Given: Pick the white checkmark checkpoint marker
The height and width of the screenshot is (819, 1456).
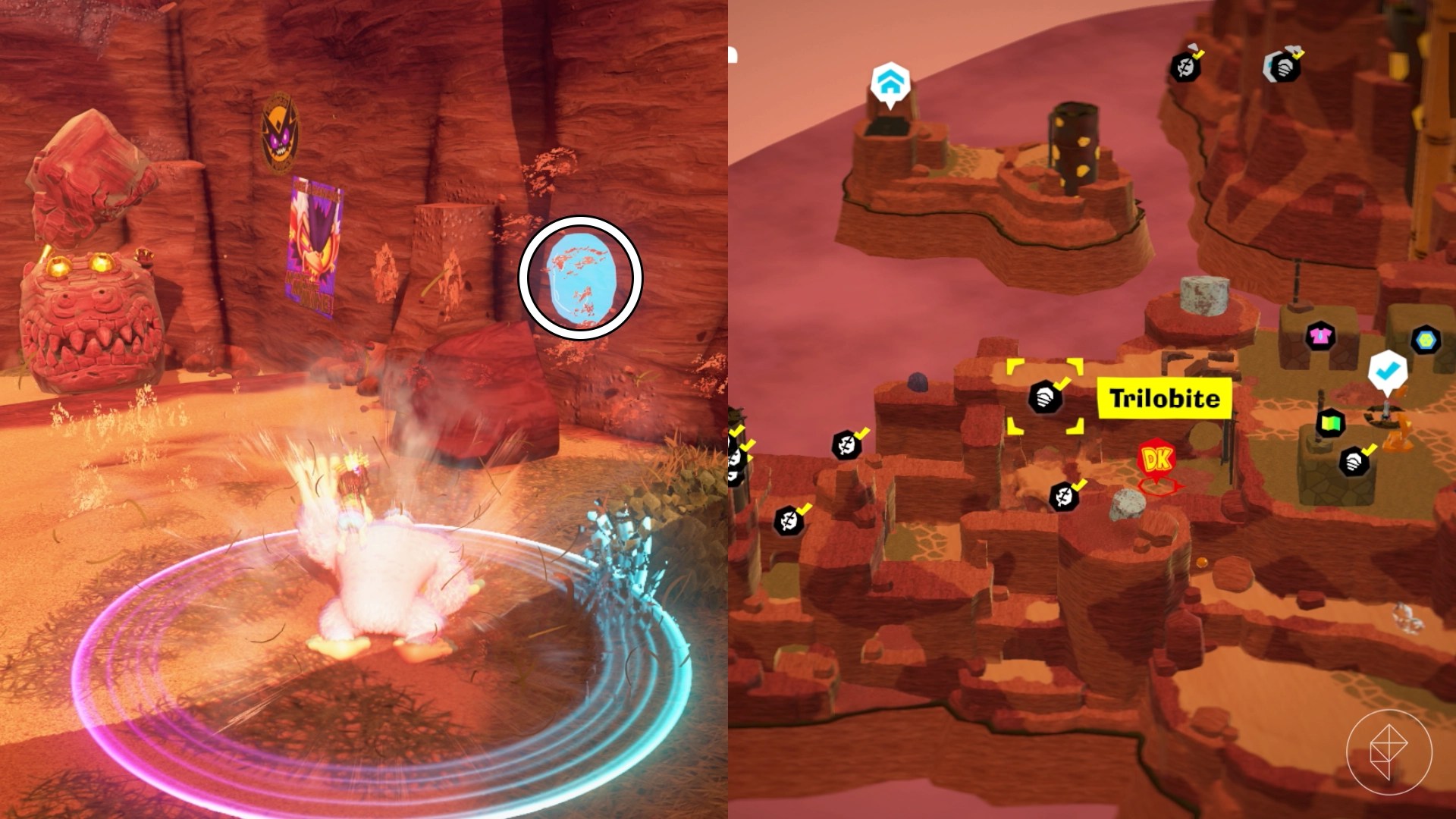Looking at the screenshot, I should pyautogui.click(x=1388, y=372).
